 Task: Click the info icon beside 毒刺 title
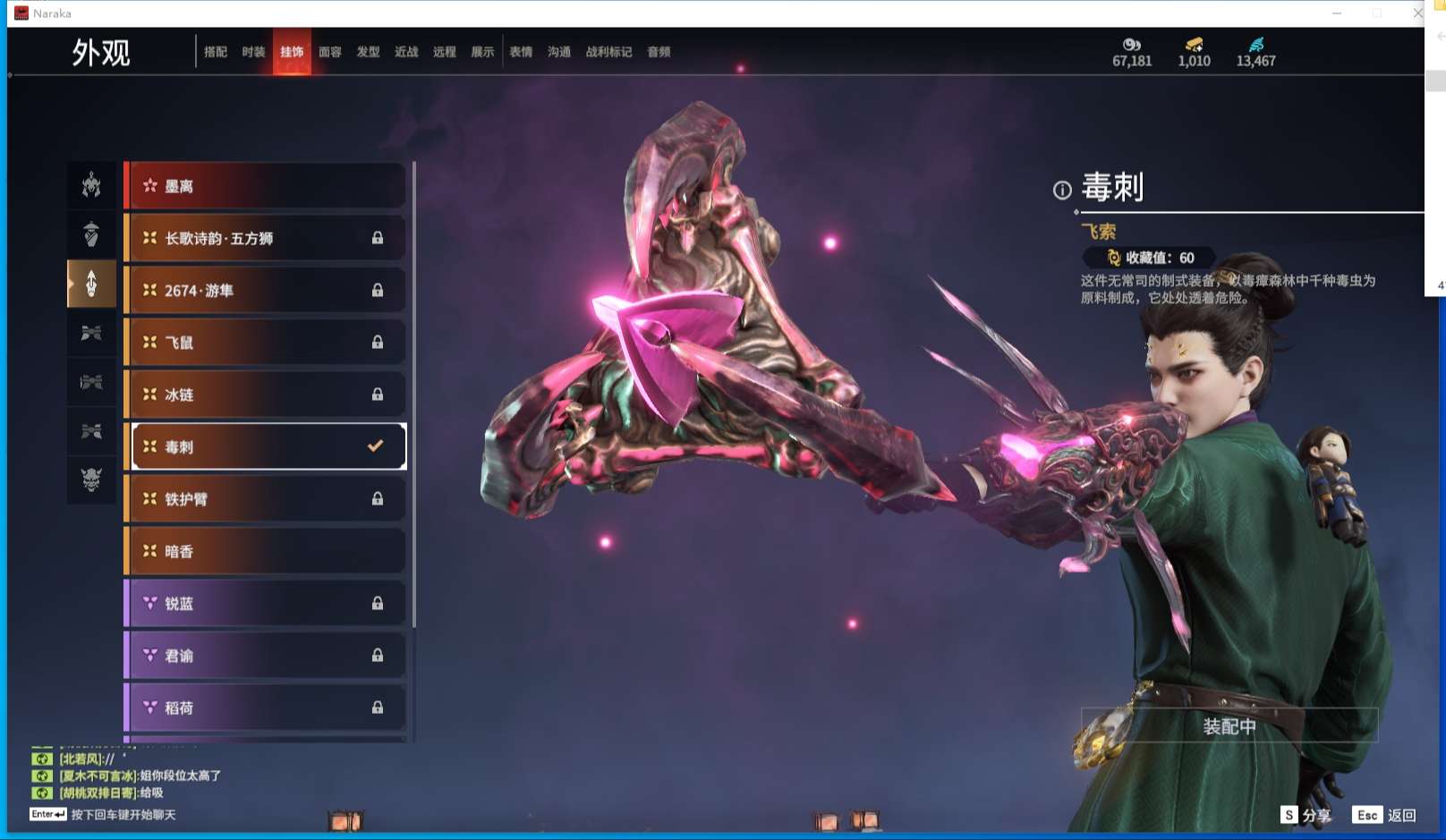(1061, 190)
